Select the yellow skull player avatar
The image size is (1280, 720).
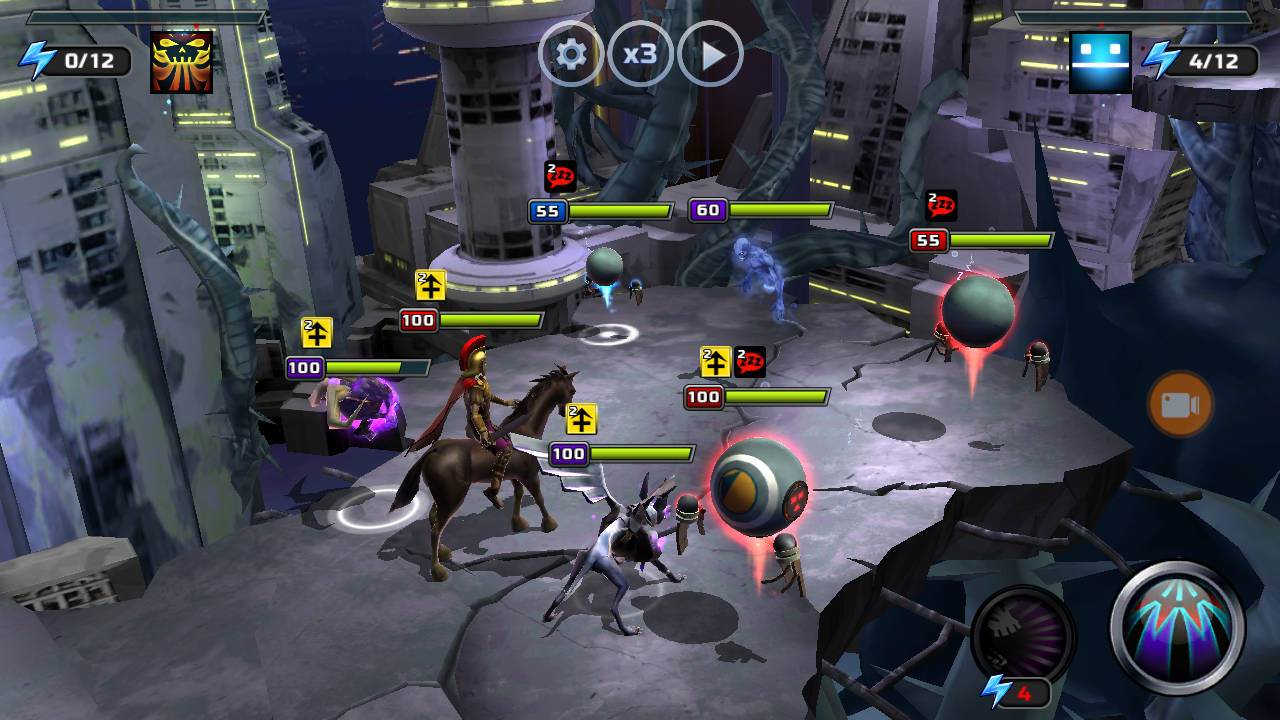tap(181, 62)
